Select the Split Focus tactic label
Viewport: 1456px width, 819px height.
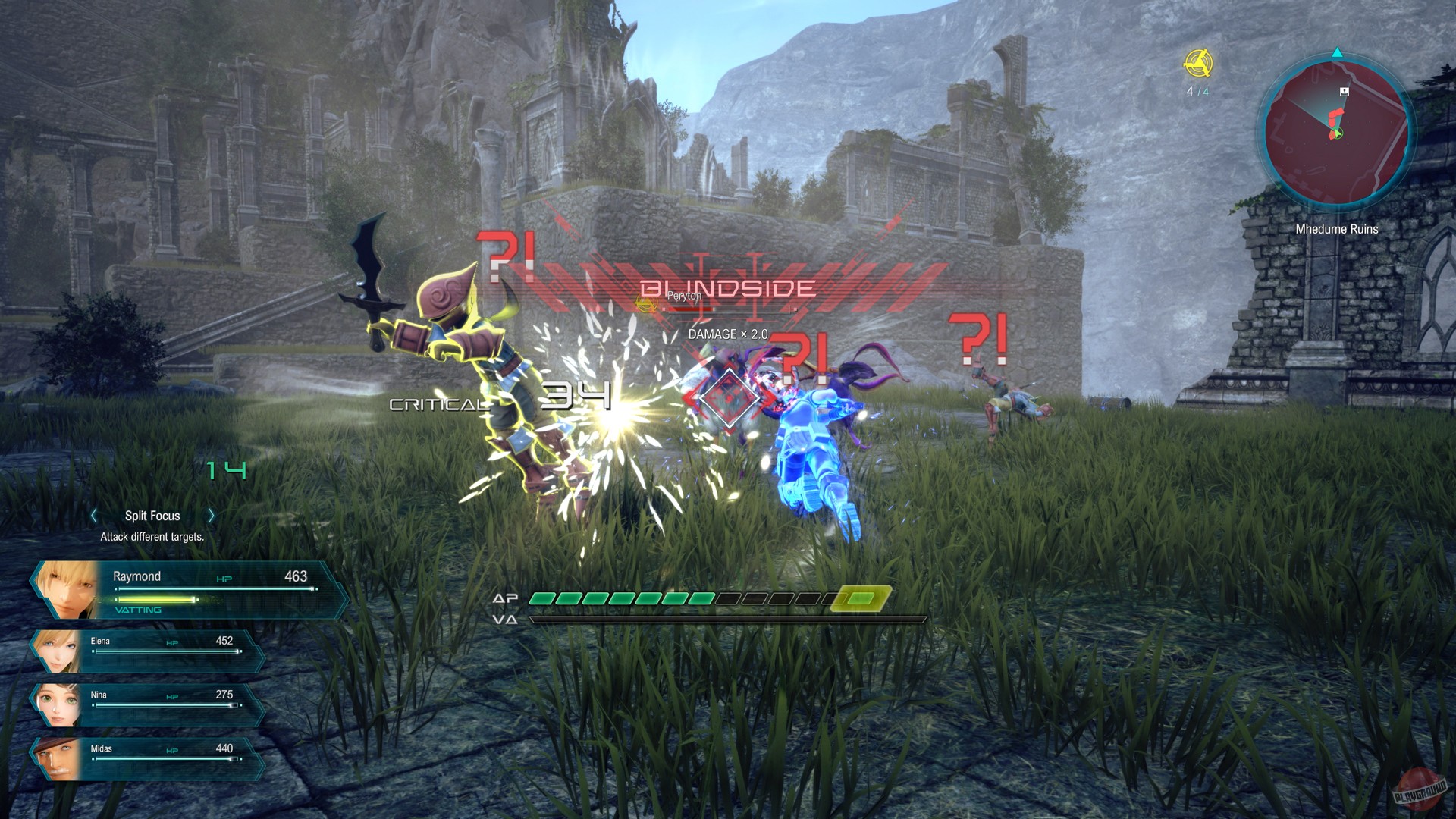152,516
